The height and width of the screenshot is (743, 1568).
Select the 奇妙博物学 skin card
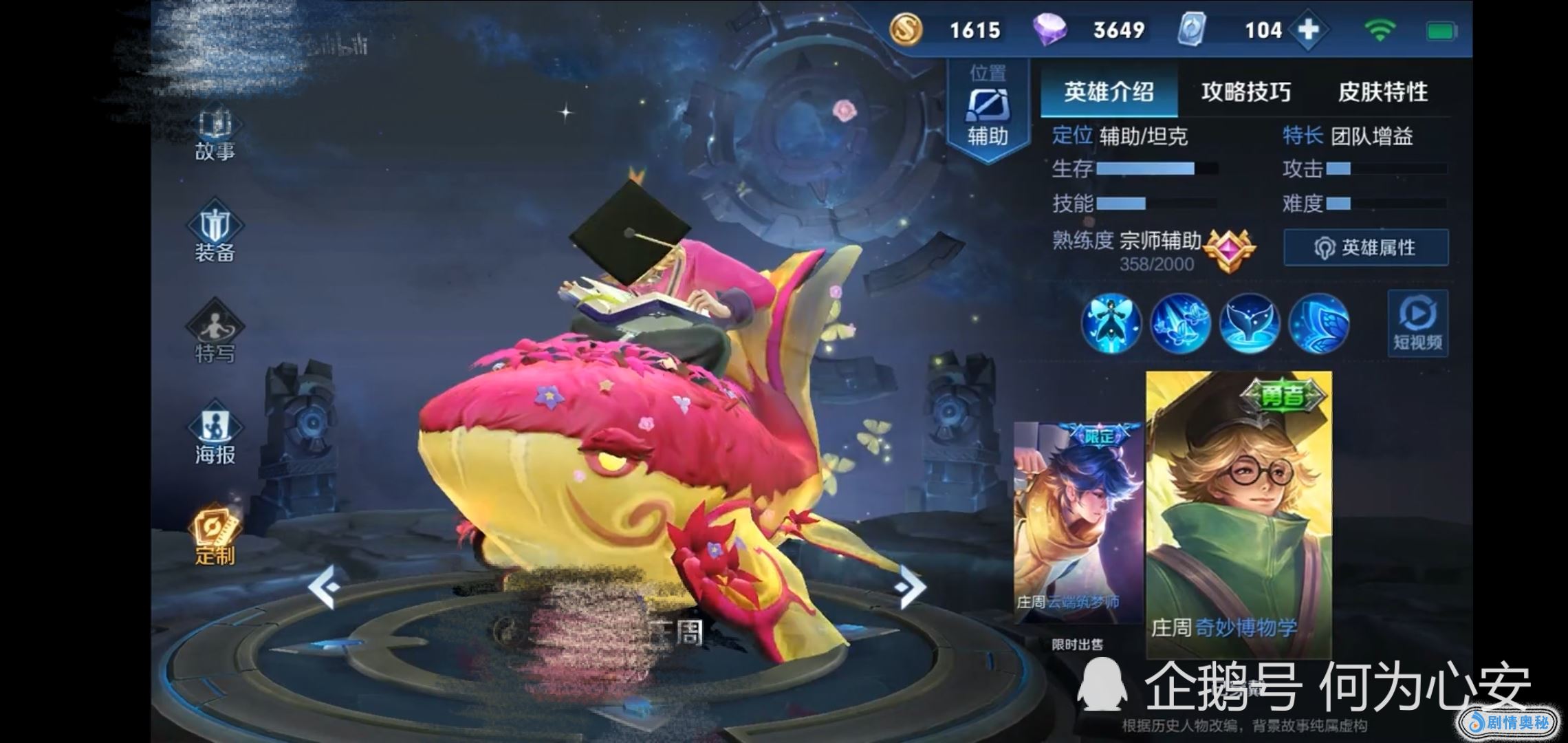(x=1239, y=513)
